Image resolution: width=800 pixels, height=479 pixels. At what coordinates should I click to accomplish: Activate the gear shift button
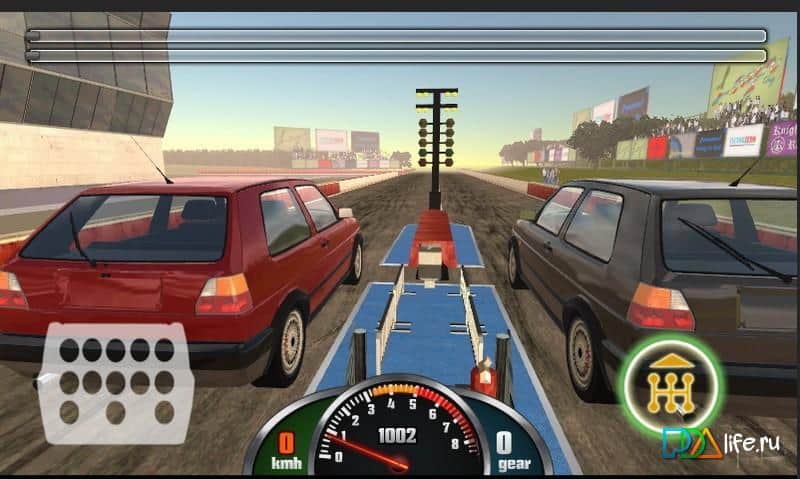pyautogui.click(x=670, y=382)
